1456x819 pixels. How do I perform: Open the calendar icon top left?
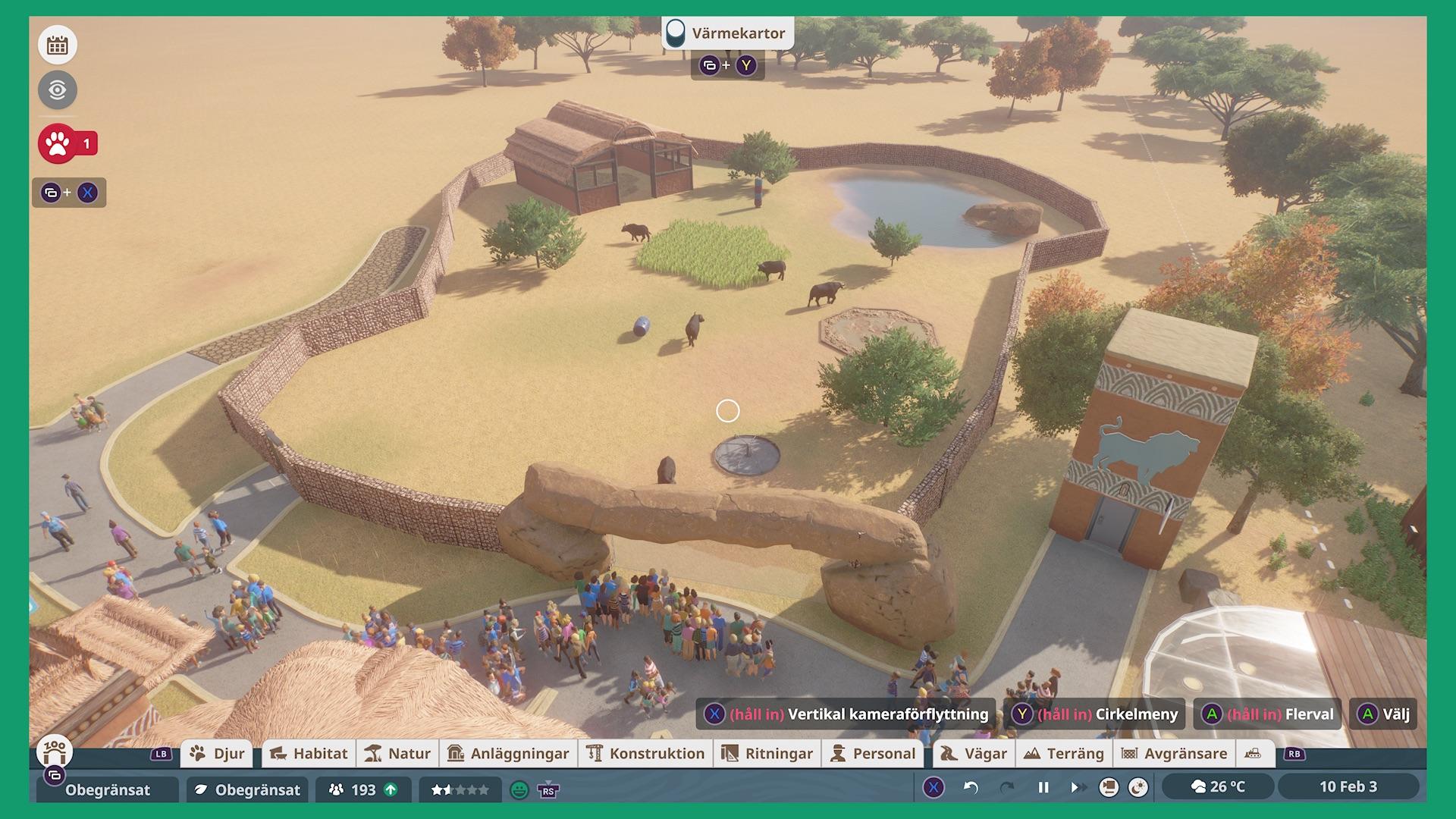click(56, 44)
